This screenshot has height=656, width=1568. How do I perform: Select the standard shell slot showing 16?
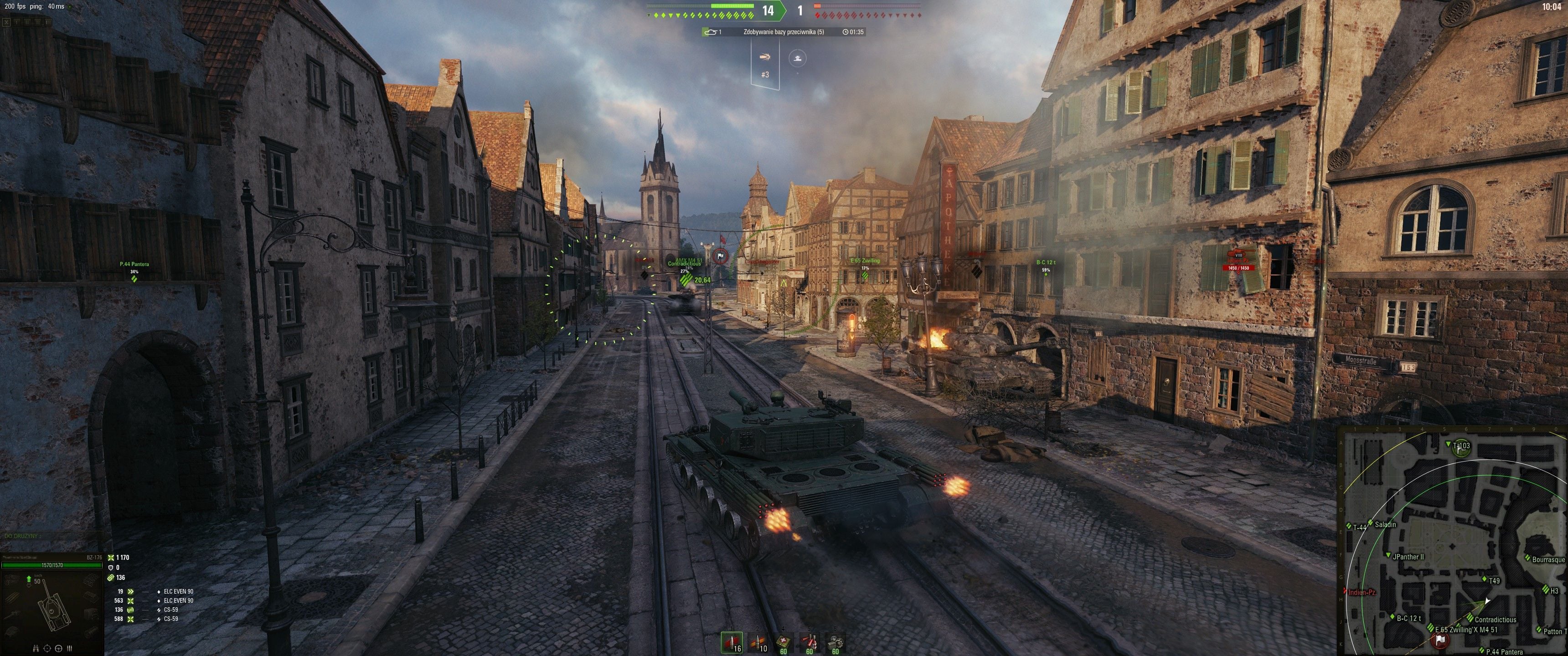click(x=732, y=643)
